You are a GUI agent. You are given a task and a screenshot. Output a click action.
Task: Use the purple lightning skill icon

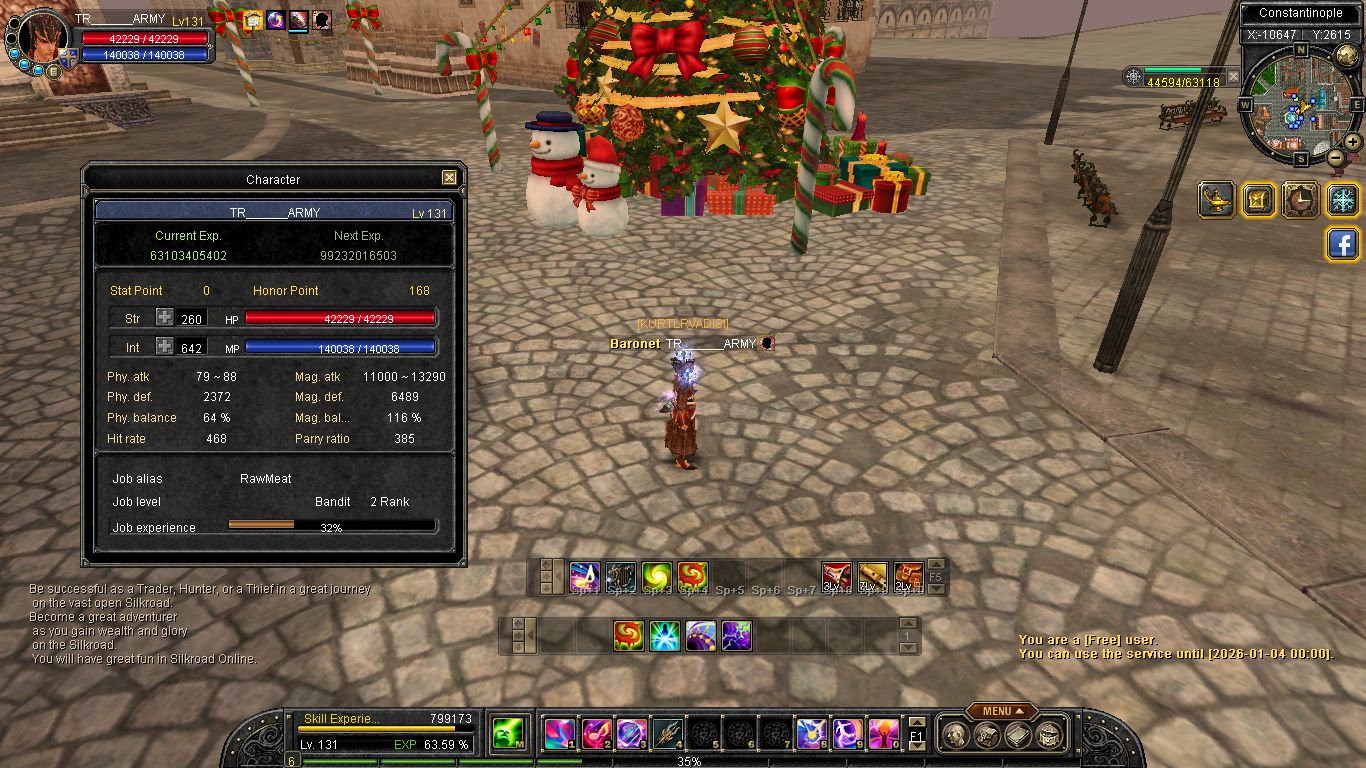pyautogui.click(x=737, y=635)
